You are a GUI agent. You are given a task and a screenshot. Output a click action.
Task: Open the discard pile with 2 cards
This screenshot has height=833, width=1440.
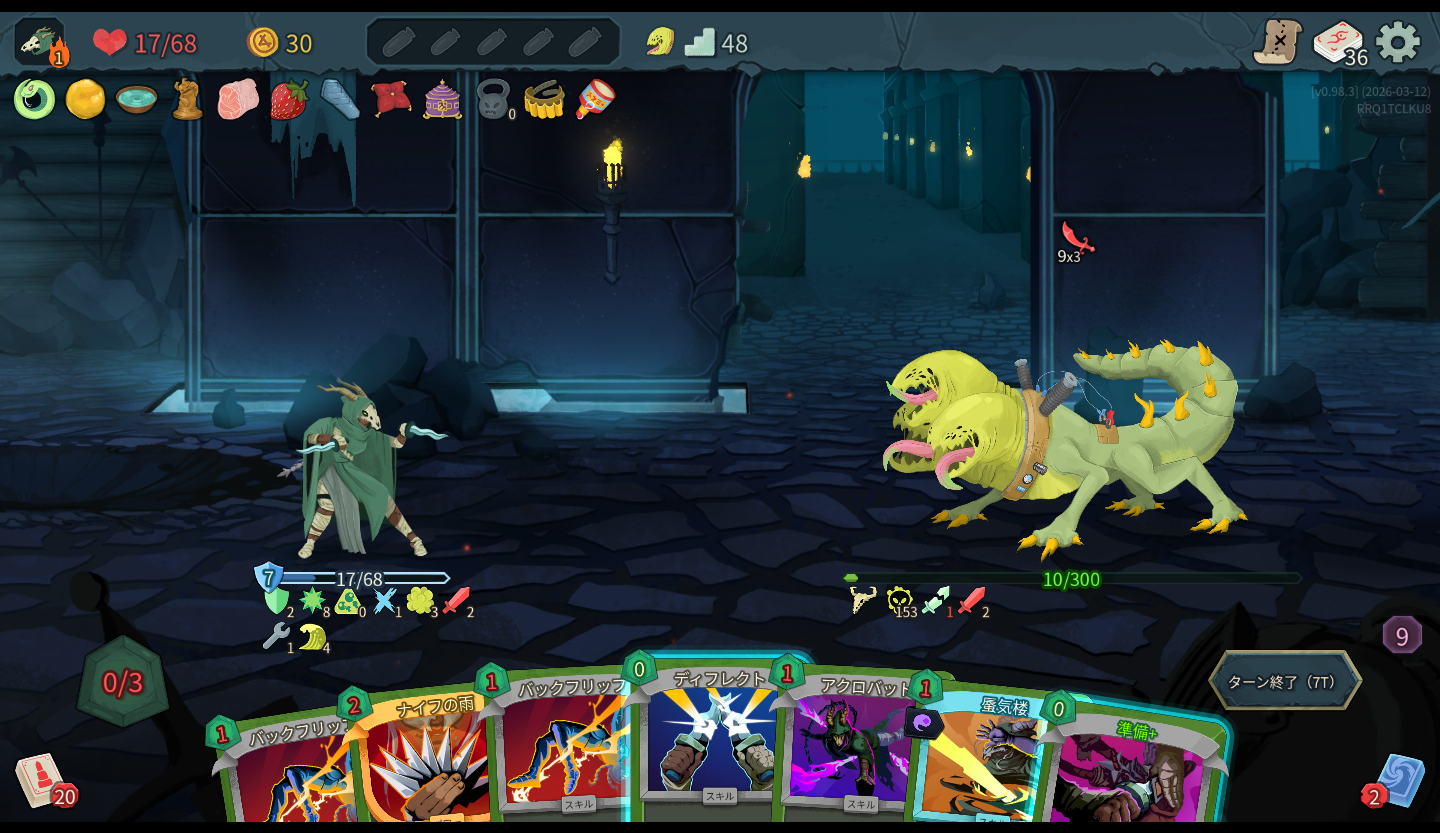(1398, 780)
